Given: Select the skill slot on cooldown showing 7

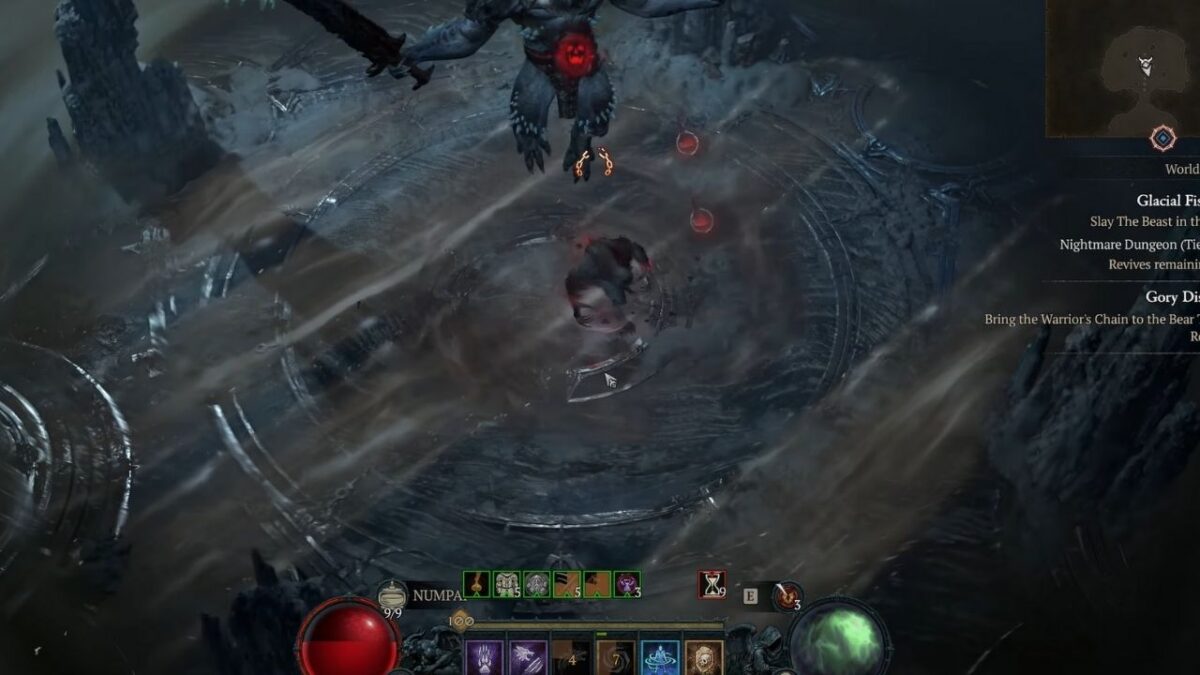Looking at the screenshot, I should 616,658.
